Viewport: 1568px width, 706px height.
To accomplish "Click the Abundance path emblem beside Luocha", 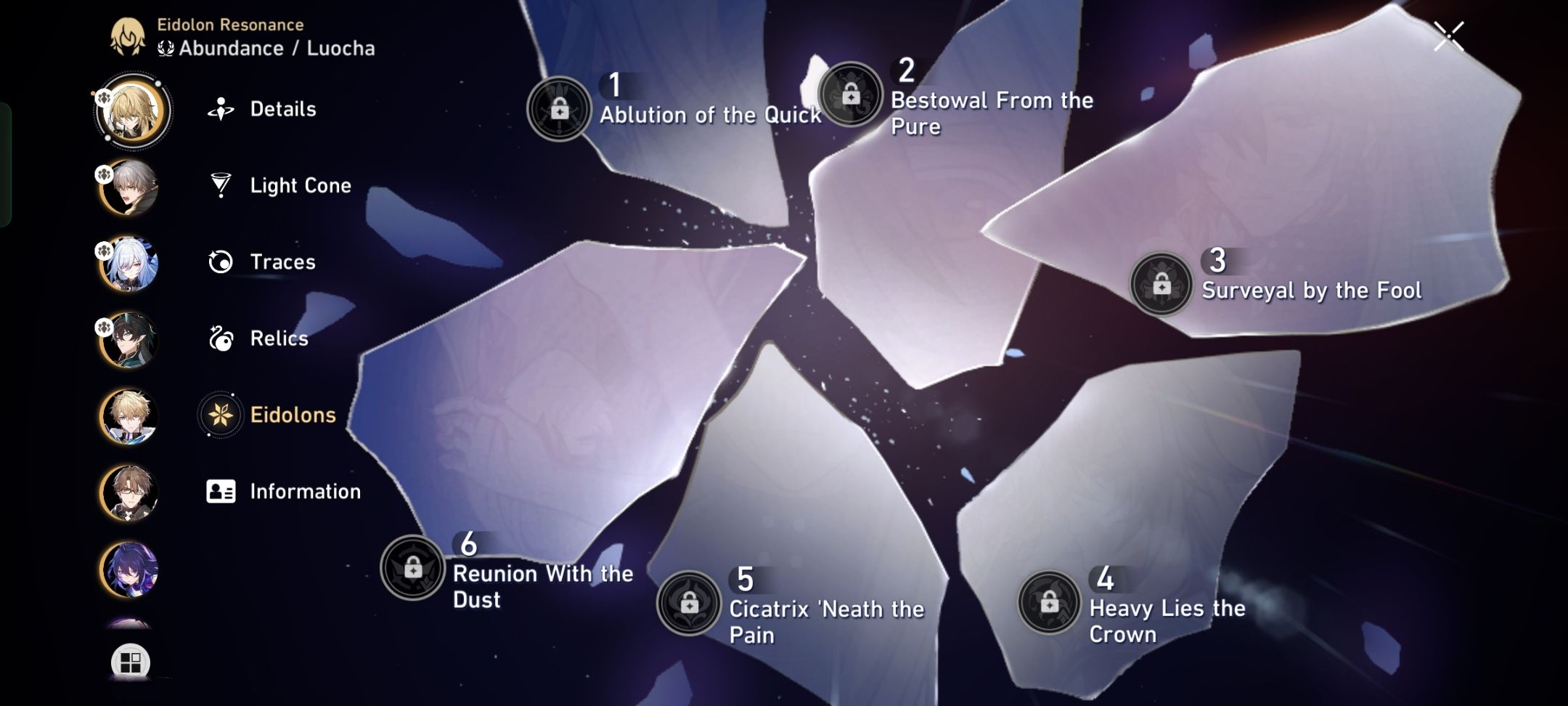I will [x=166, y=48].
